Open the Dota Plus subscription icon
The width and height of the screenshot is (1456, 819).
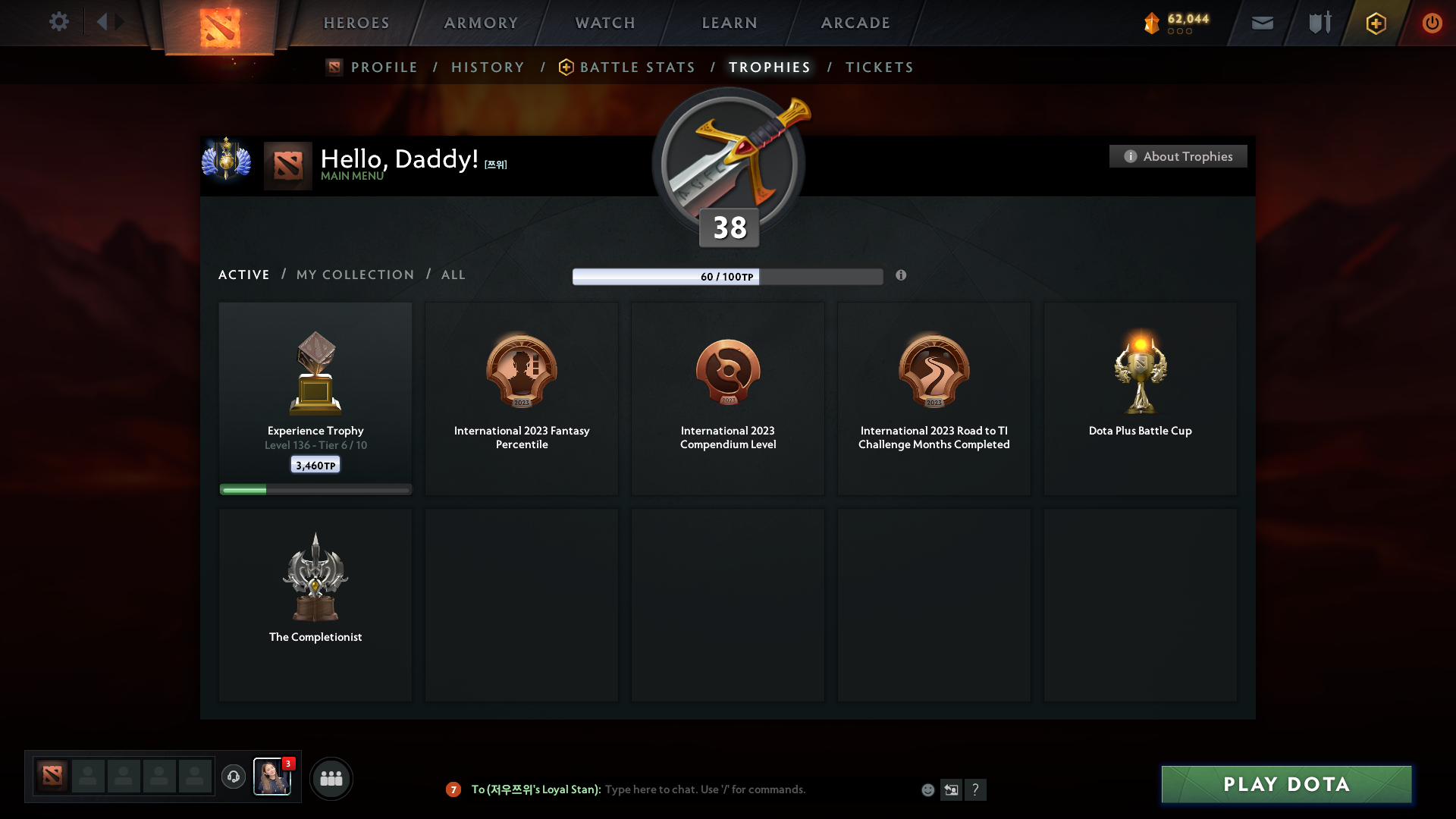click(x=1376, y=23)
